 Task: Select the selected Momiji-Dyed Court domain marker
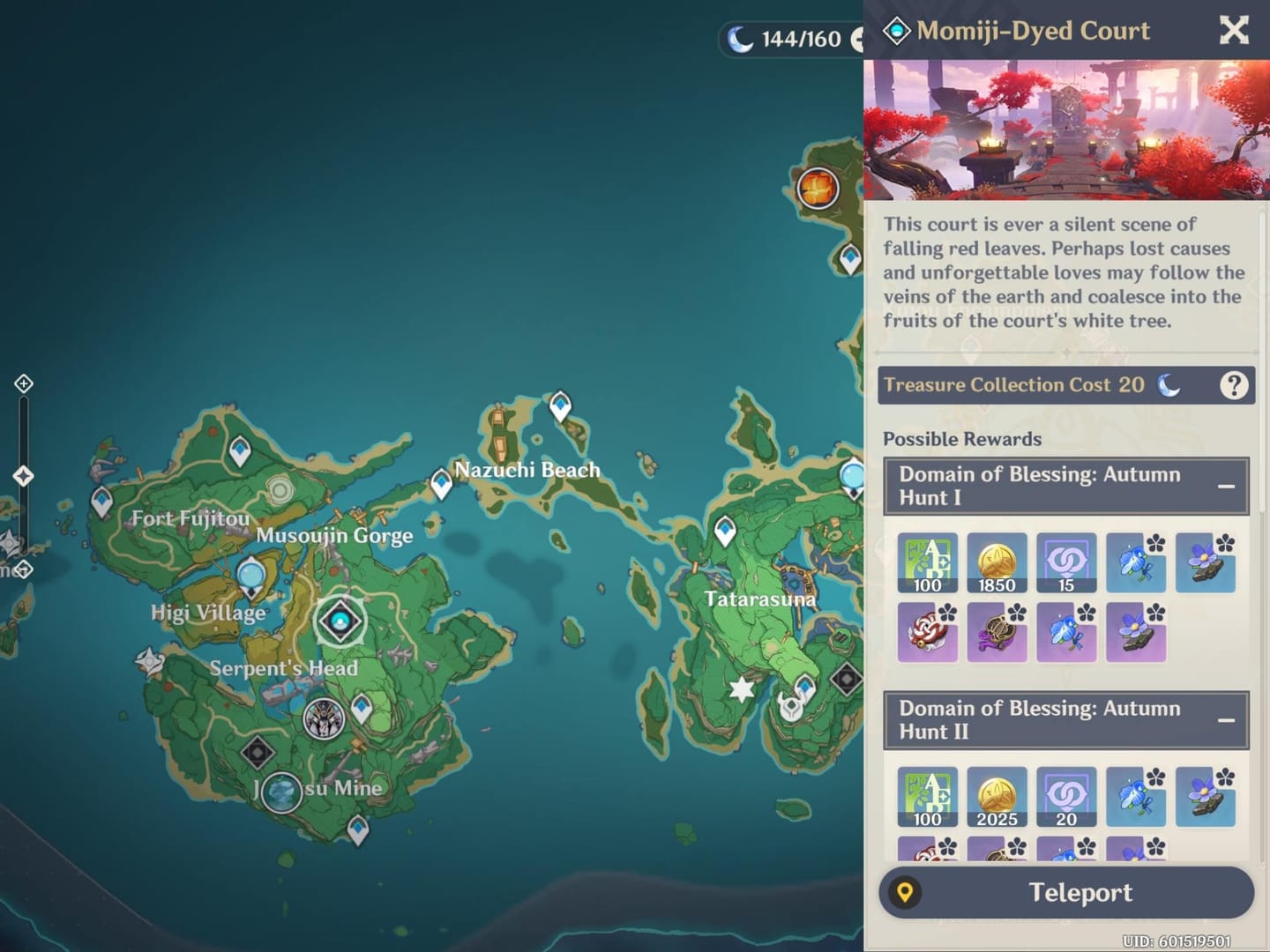pyautogui.click(x=340, y=621)
